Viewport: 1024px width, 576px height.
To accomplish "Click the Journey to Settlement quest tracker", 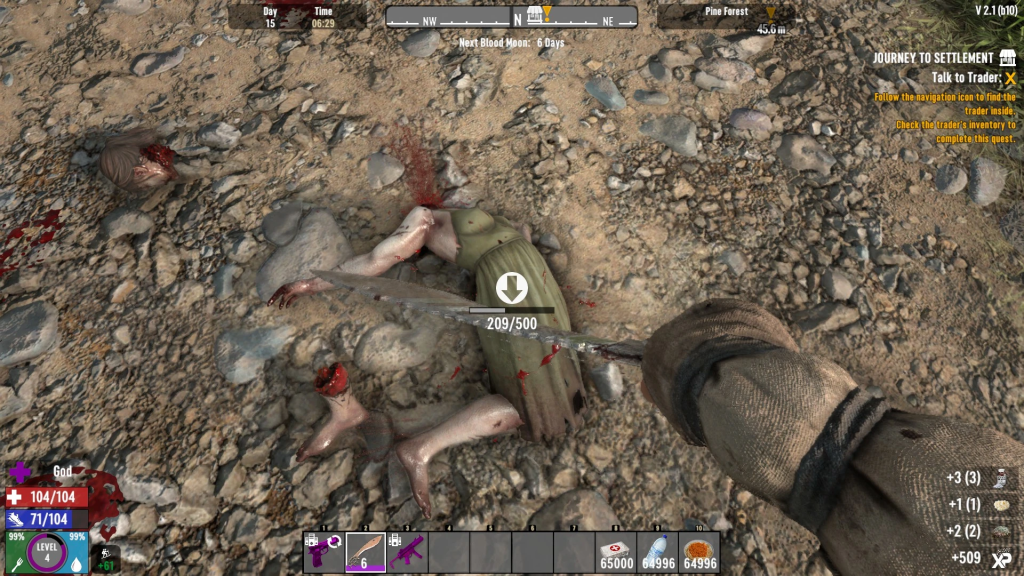I will (933, 58).
